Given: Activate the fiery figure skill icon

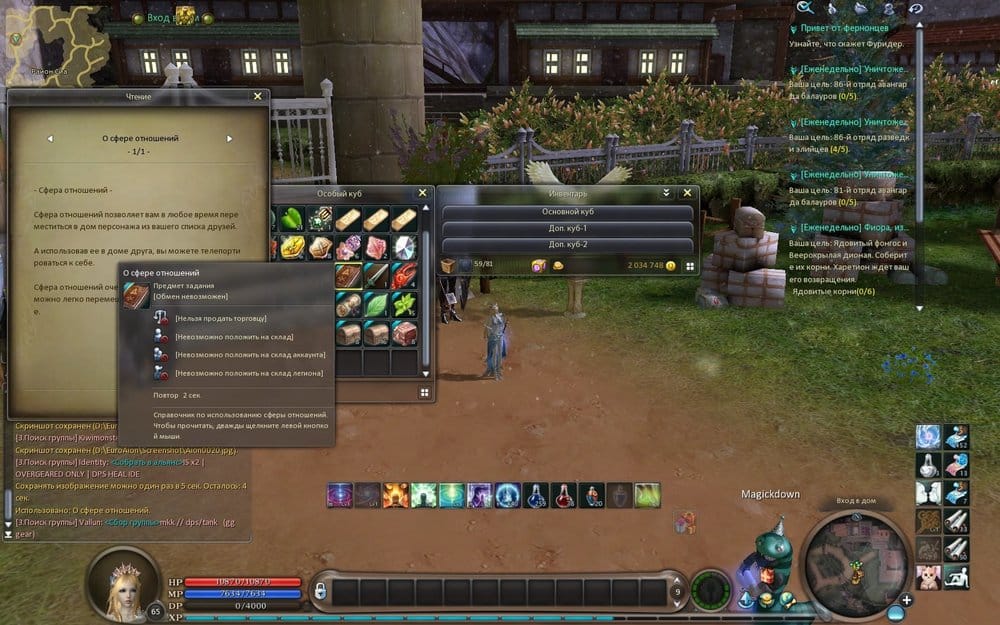Looking at the screenshot, I should click(x=394, y=494).
